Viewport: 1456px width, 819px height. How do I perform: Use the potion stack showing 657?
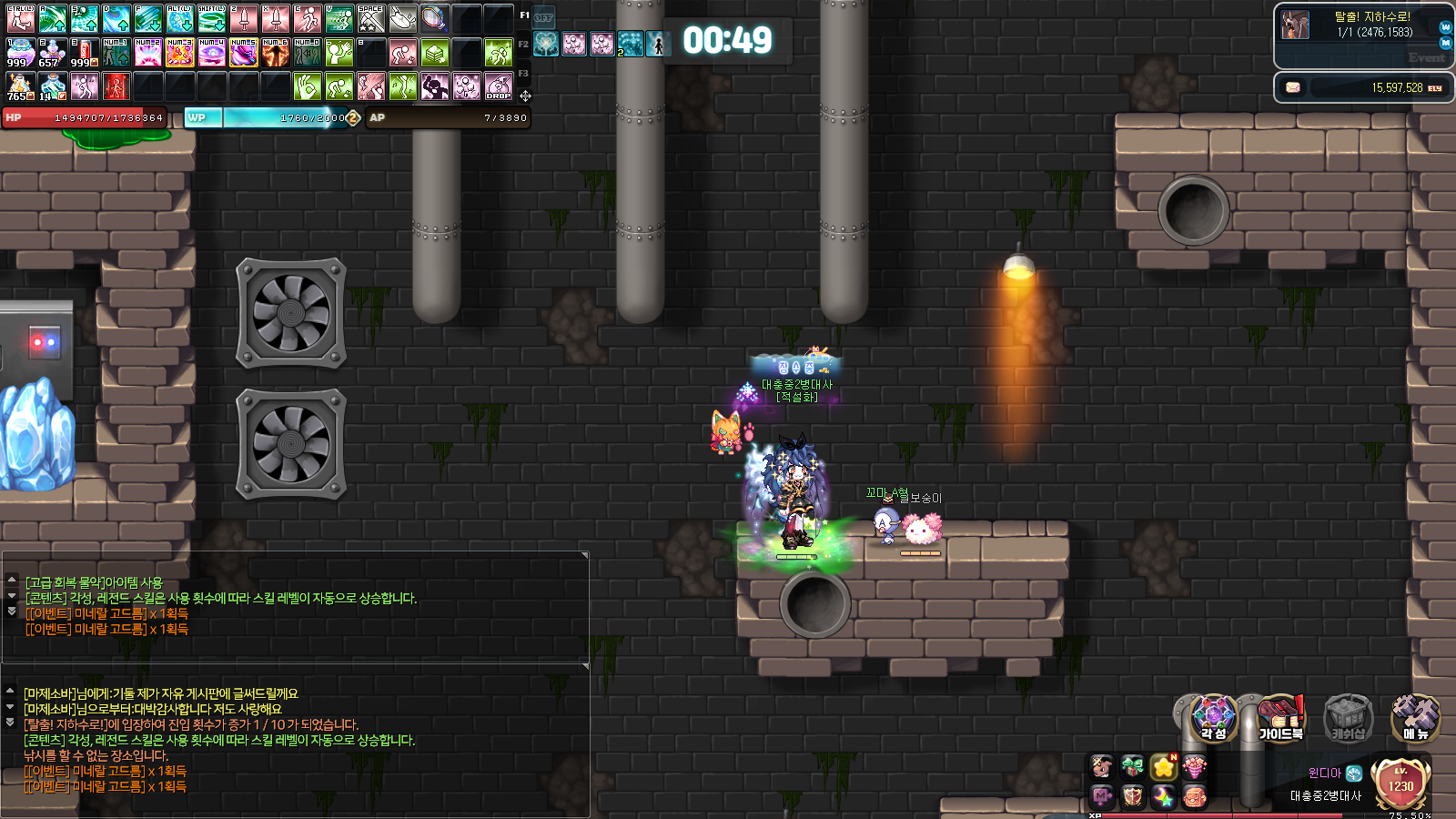(x=52, y=52)
